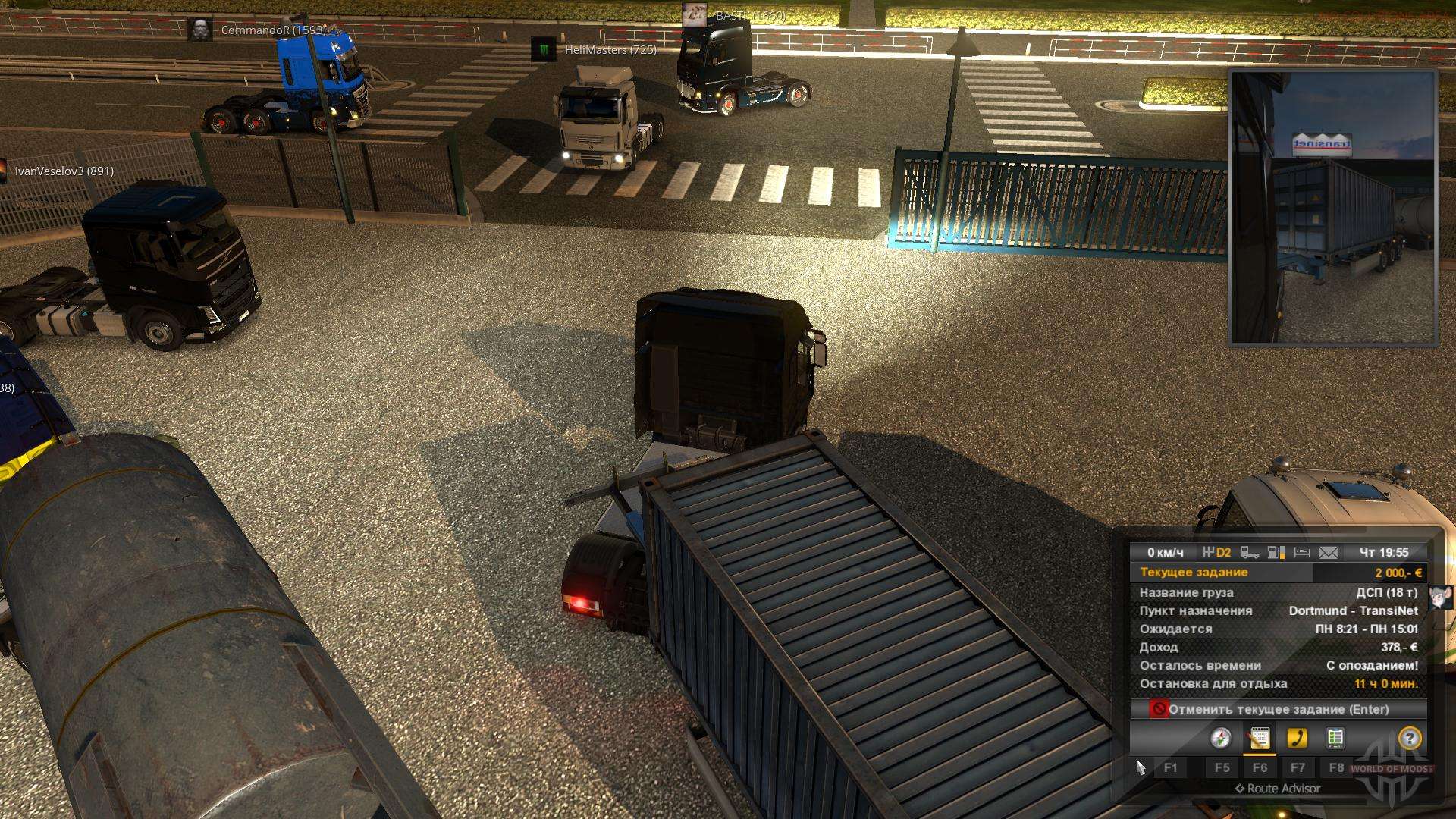Click the bed rest indicator icon
The width and height of the screenshot is (1456, 819).
coord(1302,553)
